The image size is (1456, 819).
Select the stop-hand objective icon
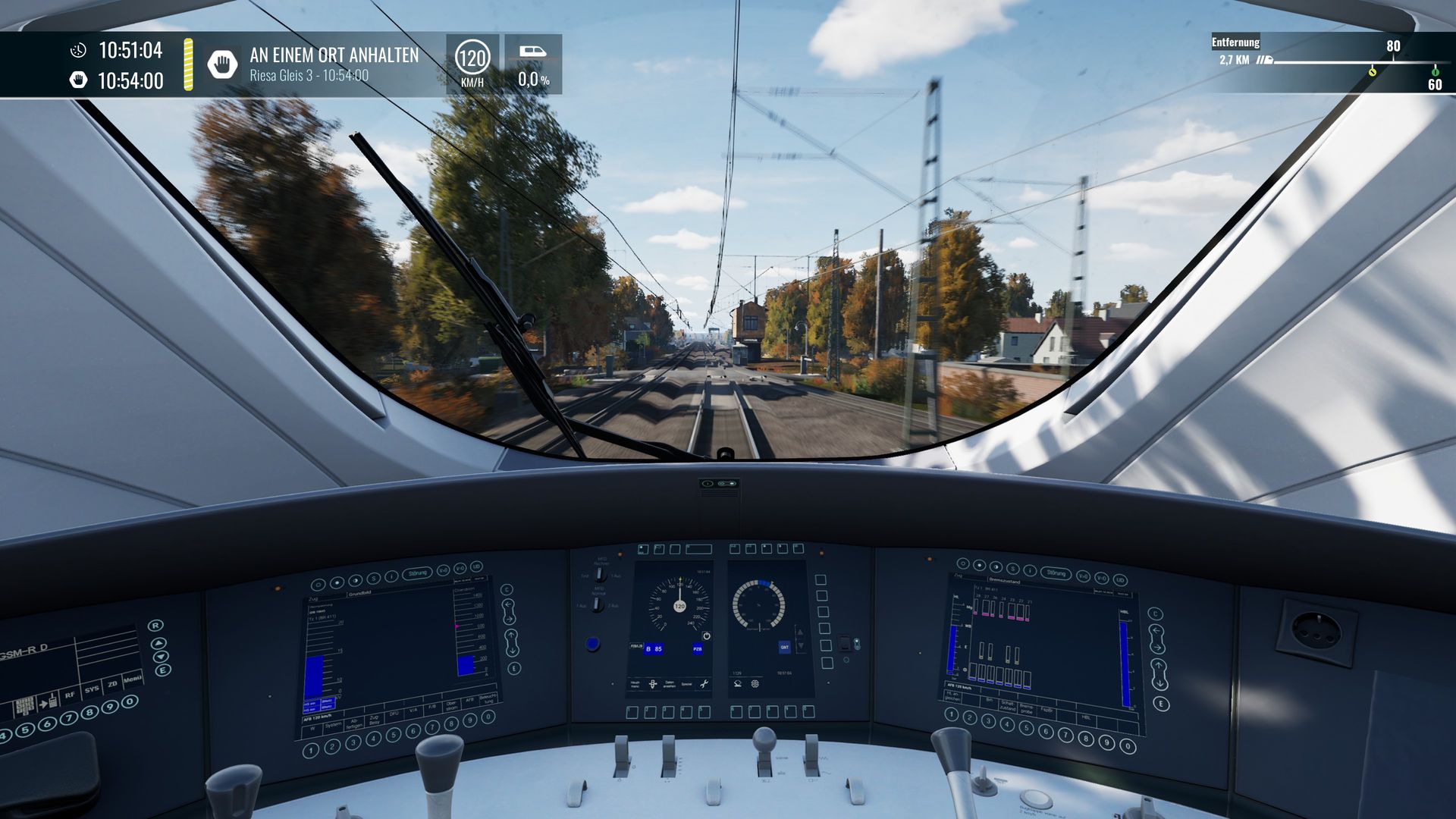point(222,64)
